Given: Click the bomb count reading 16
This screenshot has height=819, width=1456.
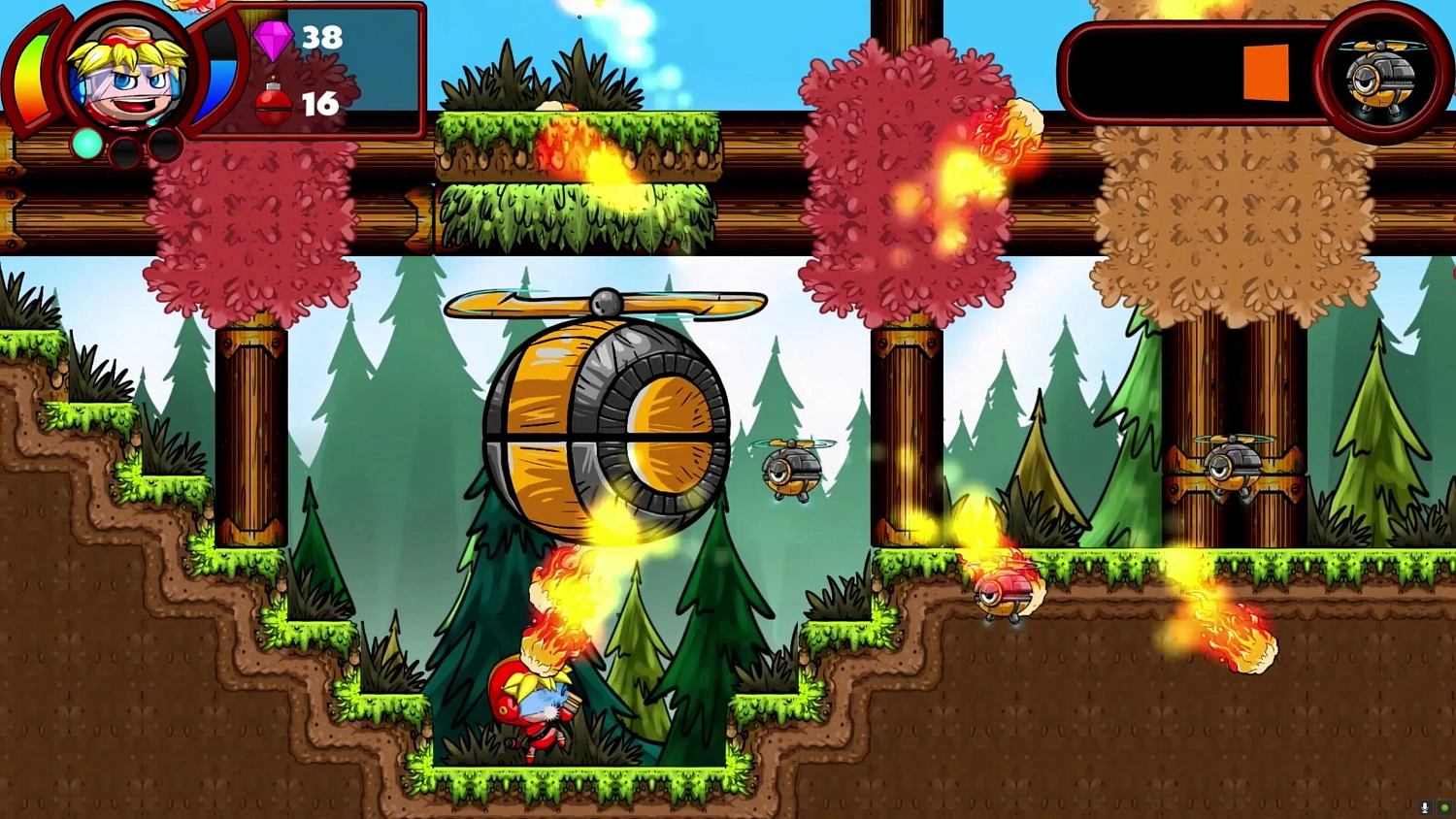Looking at the screenshot, I should click(x=318, y=105).
